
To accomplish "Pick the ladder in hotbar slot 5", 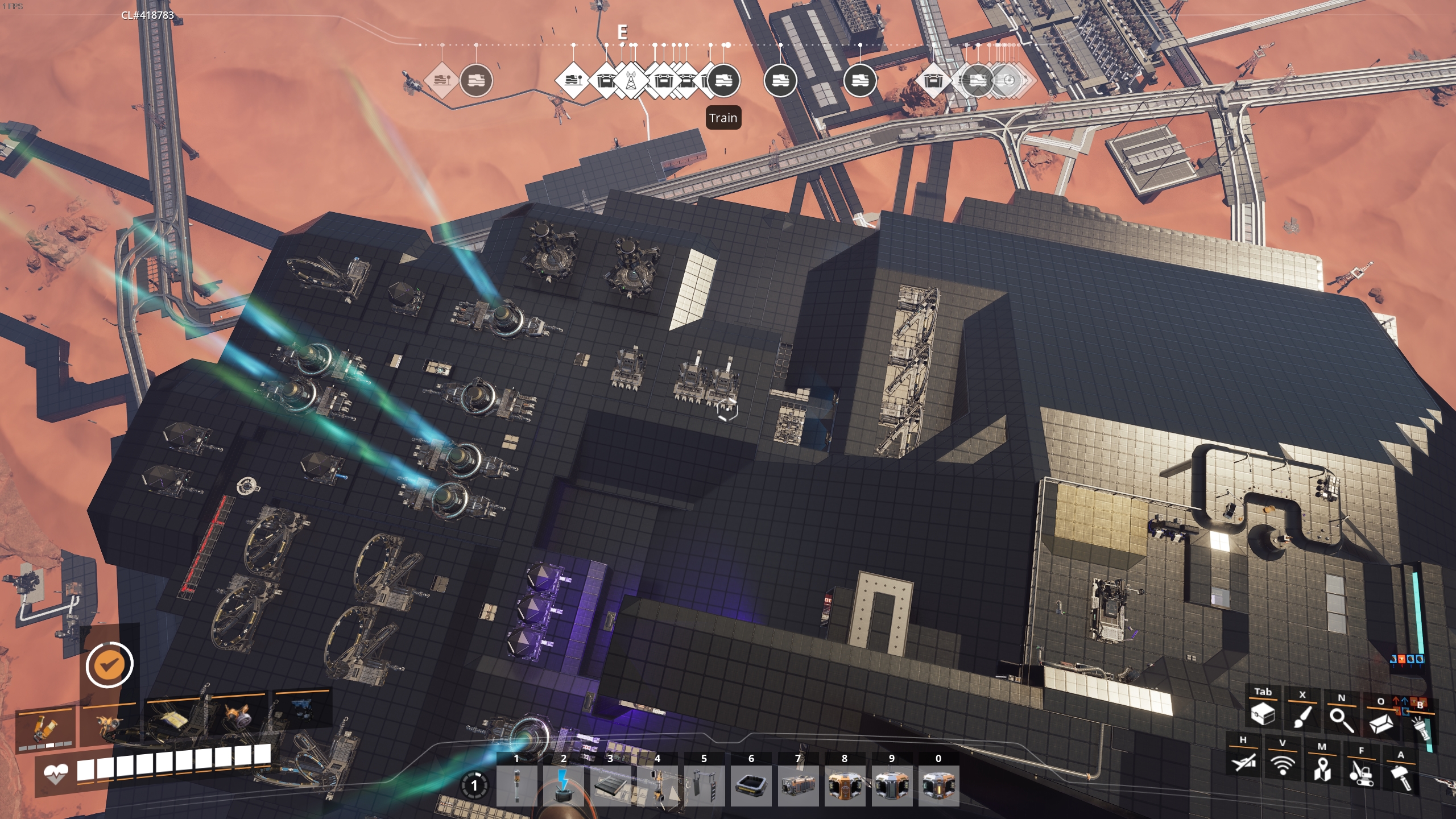I will tap(704, 785).
